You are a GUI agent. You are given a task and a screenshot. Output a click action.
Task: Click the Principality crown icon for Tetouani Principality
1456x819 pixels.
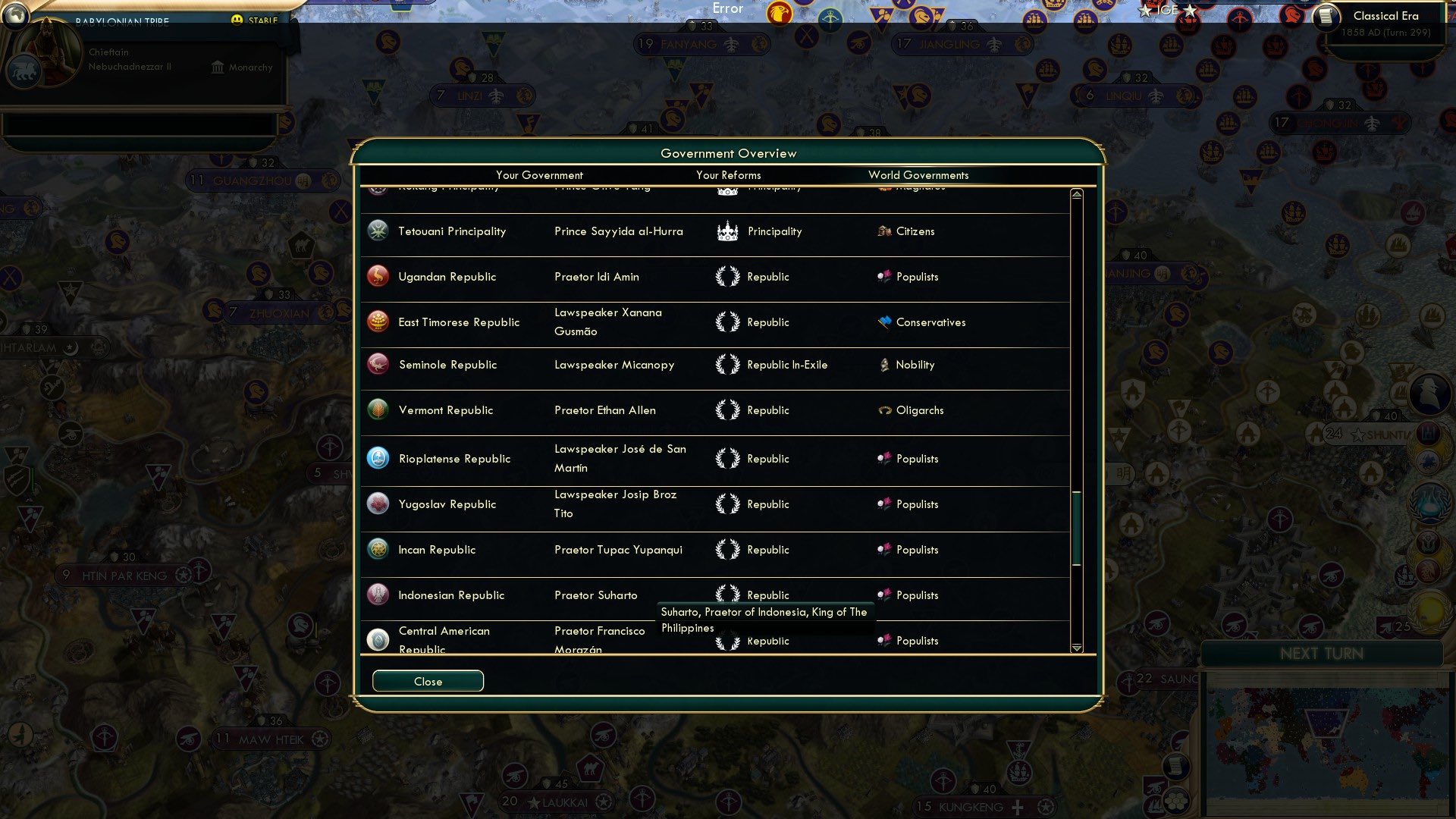point(728,231)
